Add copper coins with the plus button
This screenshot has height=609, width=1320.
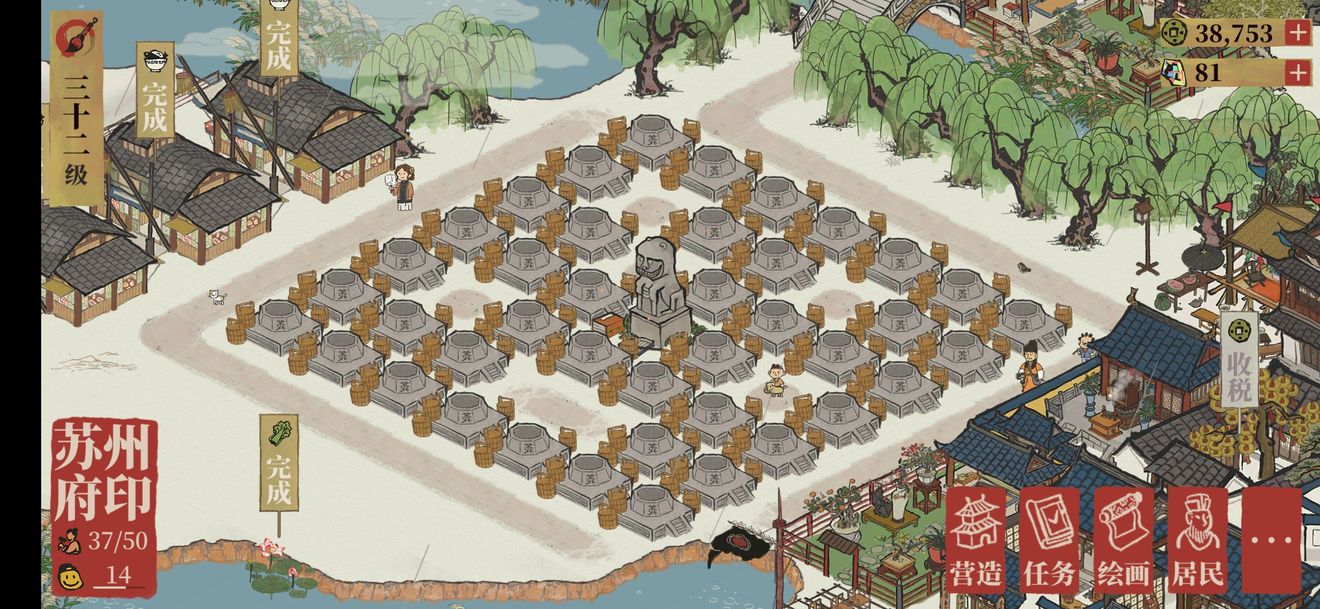click(x=1297, y=32)
